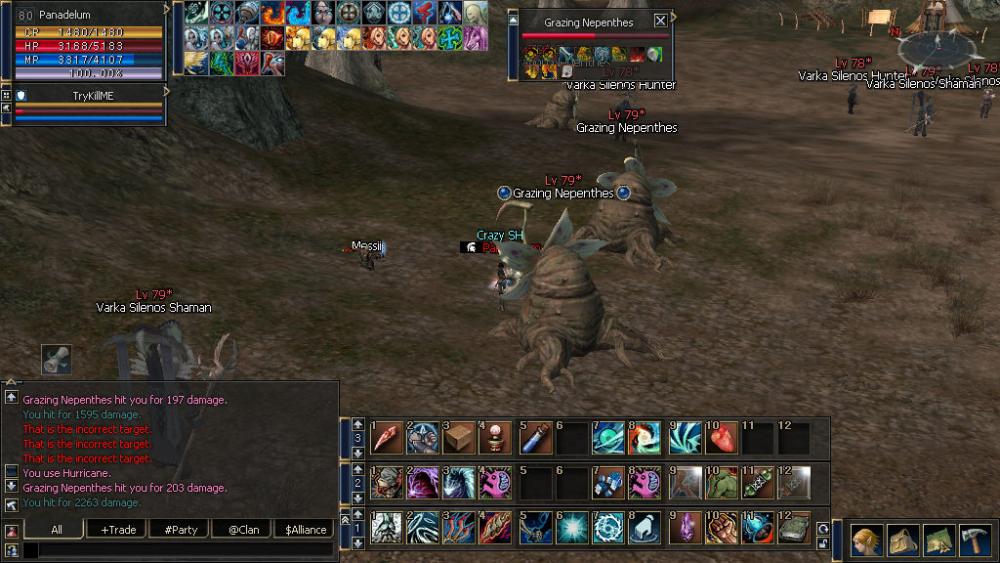Click the compass radar

pos(938,44)
